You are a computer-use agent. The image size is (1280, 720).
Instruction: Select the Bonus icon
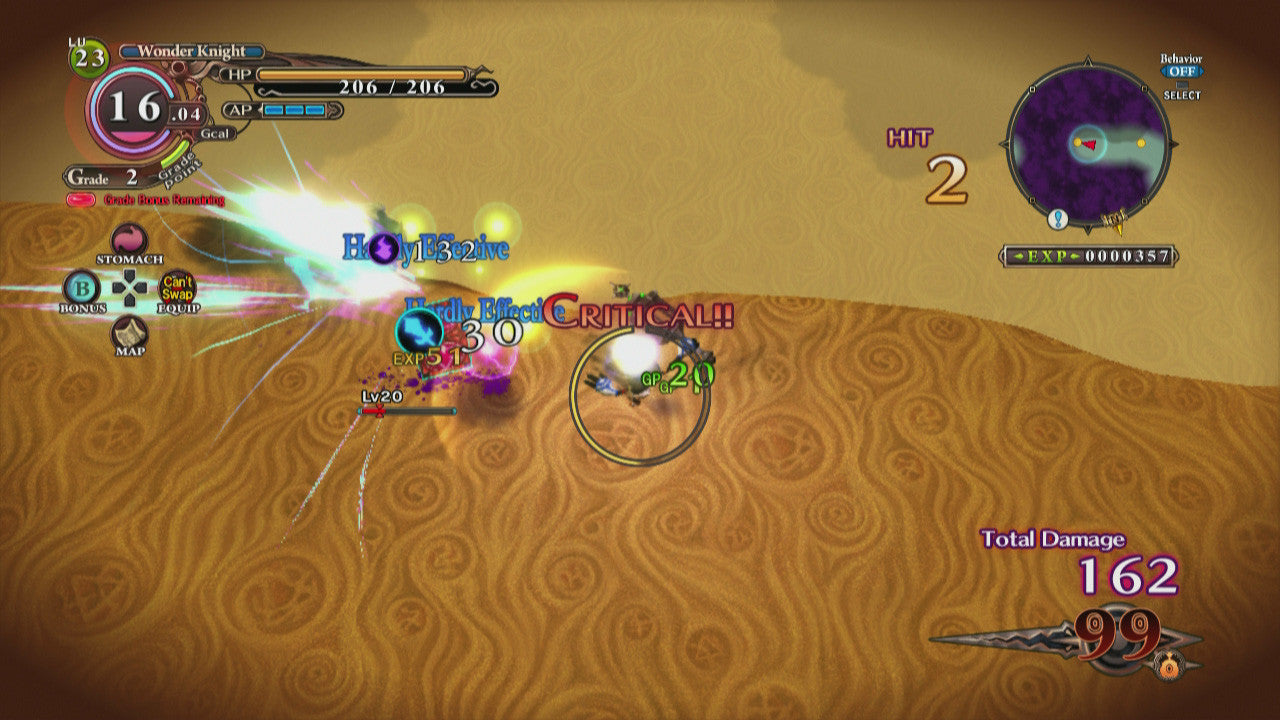tap(80, 288)
